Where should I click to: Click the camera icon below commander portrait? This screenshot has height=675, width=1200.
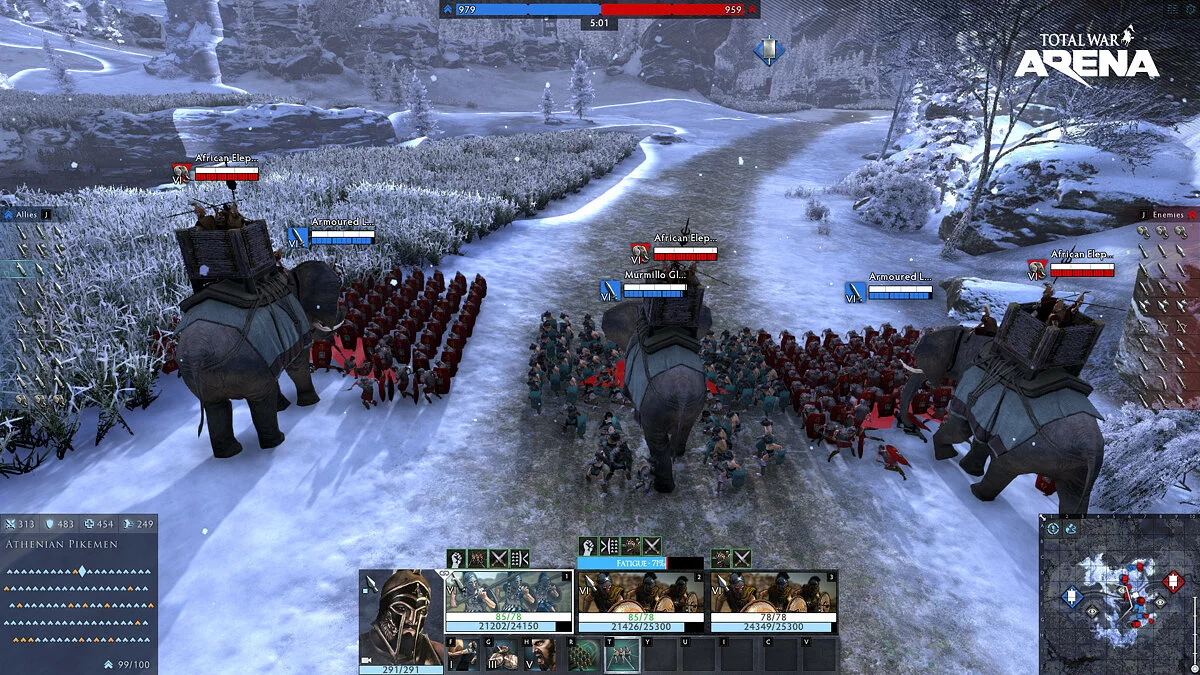[367, 661]
